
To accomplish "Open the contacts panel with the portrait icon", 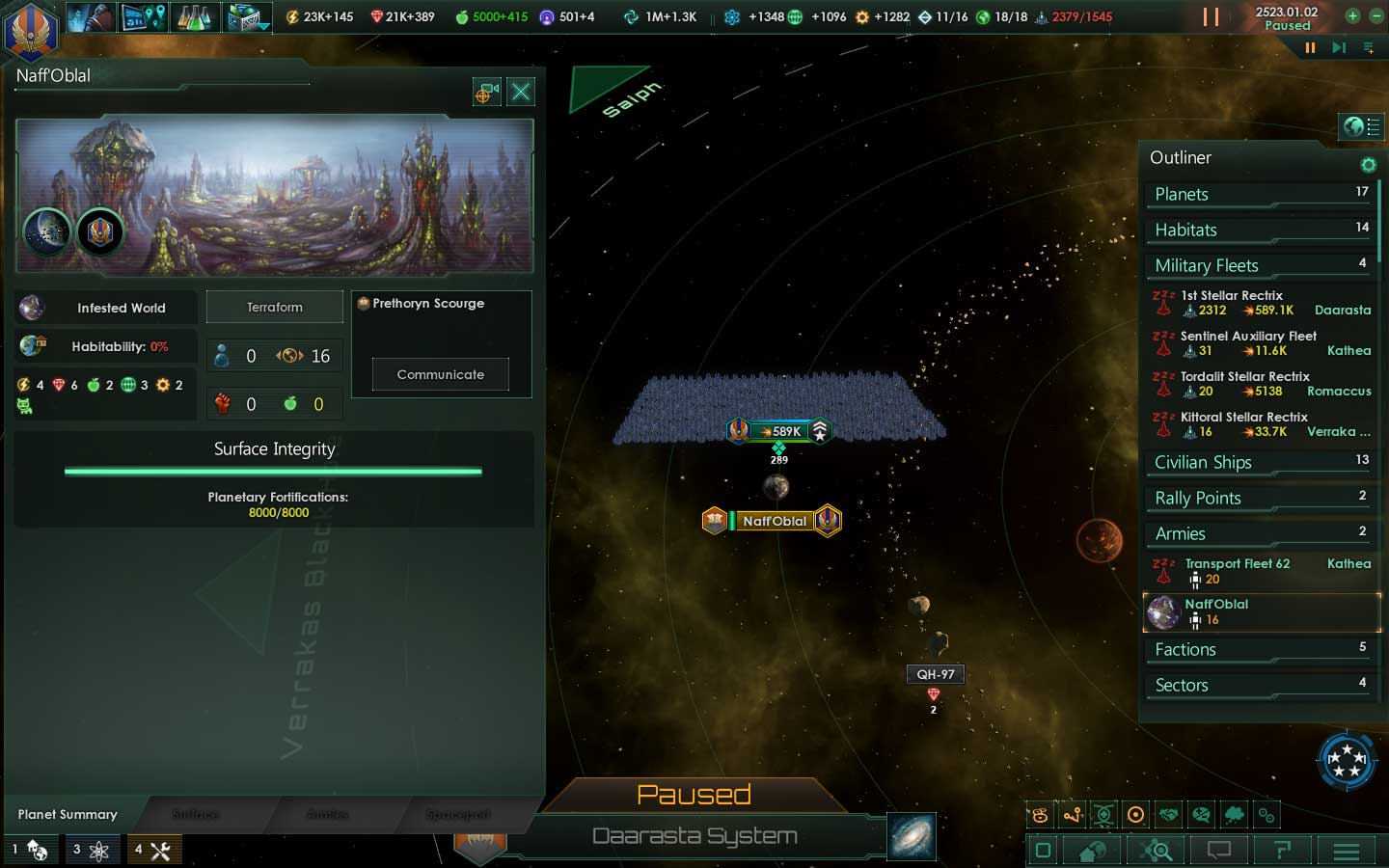I will click(92, 16).
